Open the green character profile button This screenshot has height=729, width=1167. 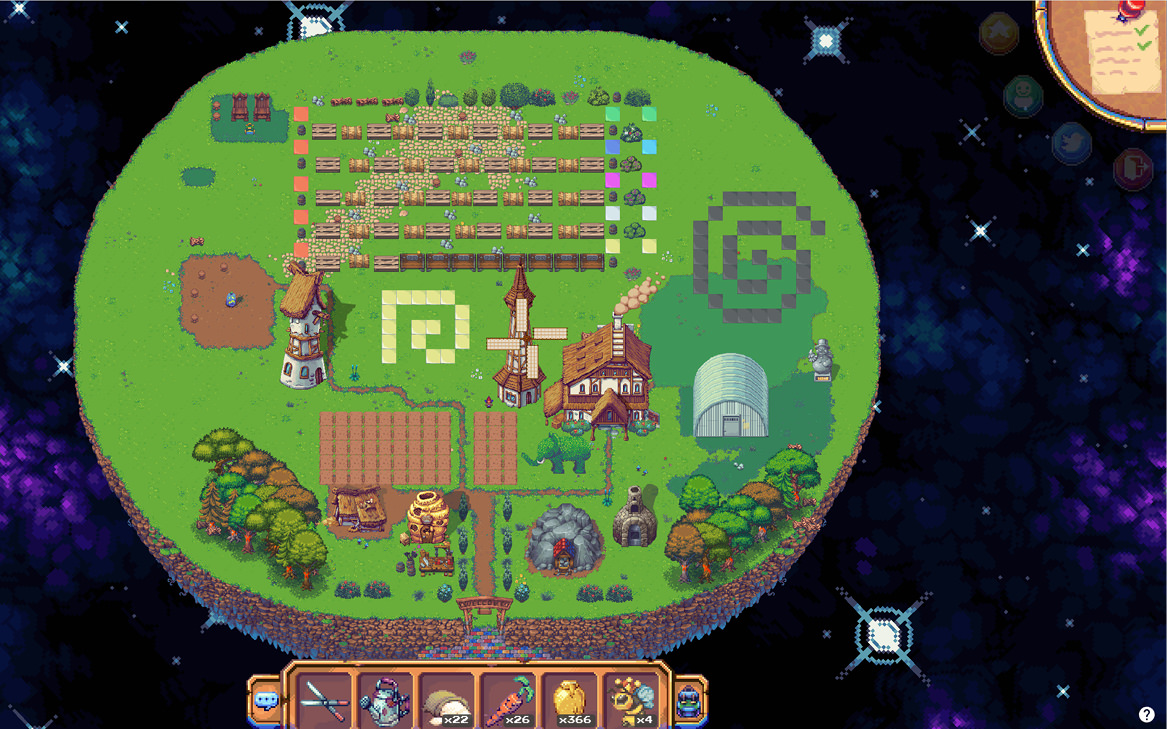click(x=1023, y=96)
